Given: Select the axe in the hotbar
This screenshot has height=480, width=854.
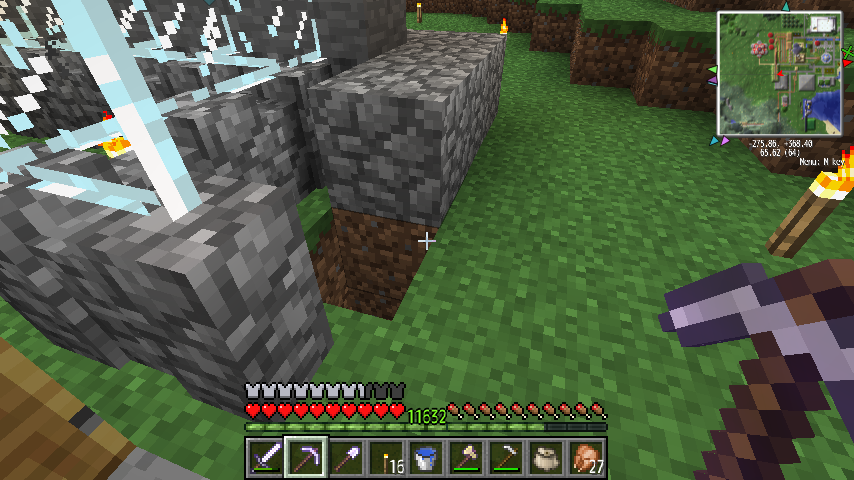Looking at the screenshot, I should (x=465, y=458).
